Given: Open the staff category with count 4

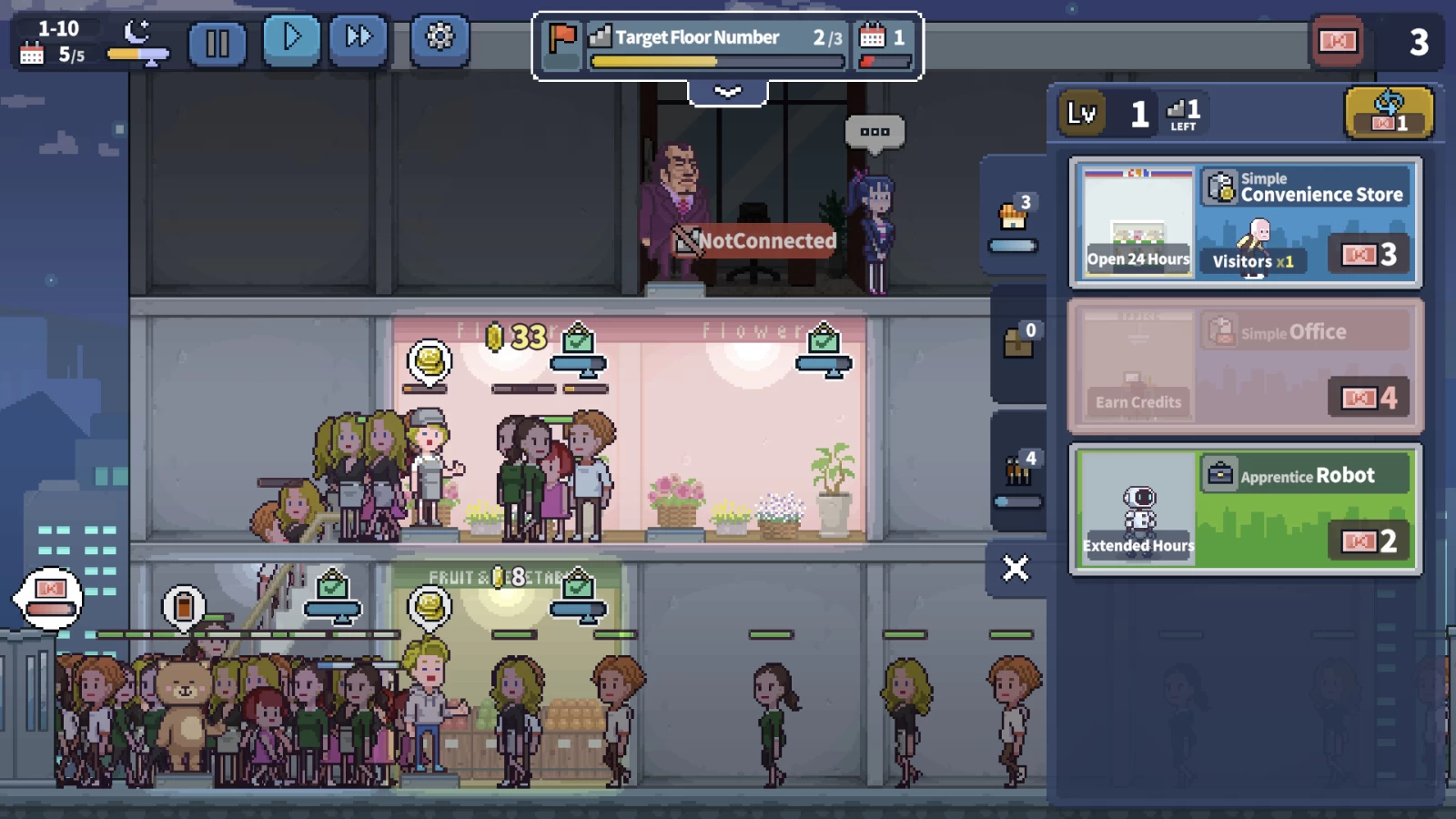Looking at the screenshot, I should [x=1018, y=471].
